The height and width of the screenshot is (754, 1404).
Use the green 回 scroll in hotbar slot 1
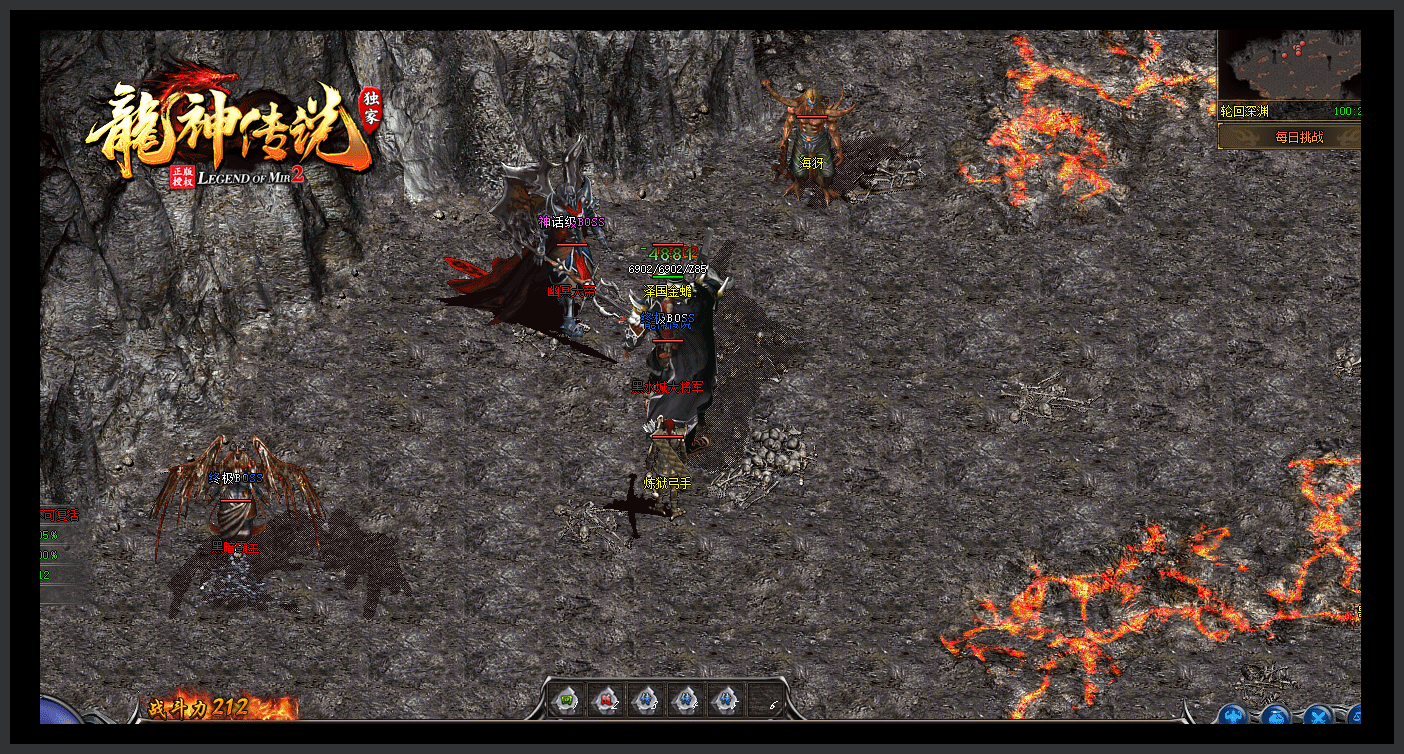pos(565,700)
